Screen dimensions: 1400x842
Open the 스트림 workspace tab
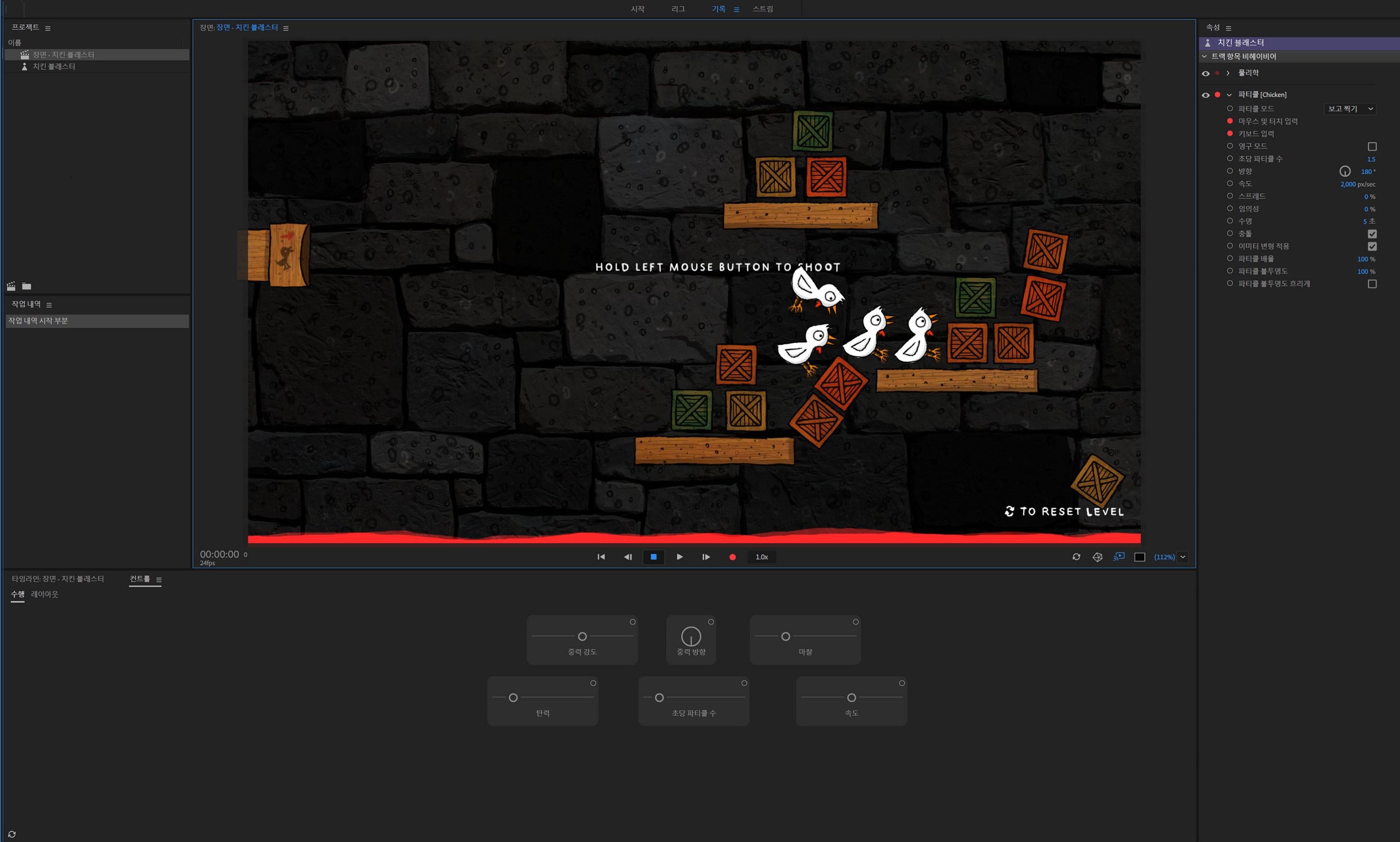tap(762, 9)
